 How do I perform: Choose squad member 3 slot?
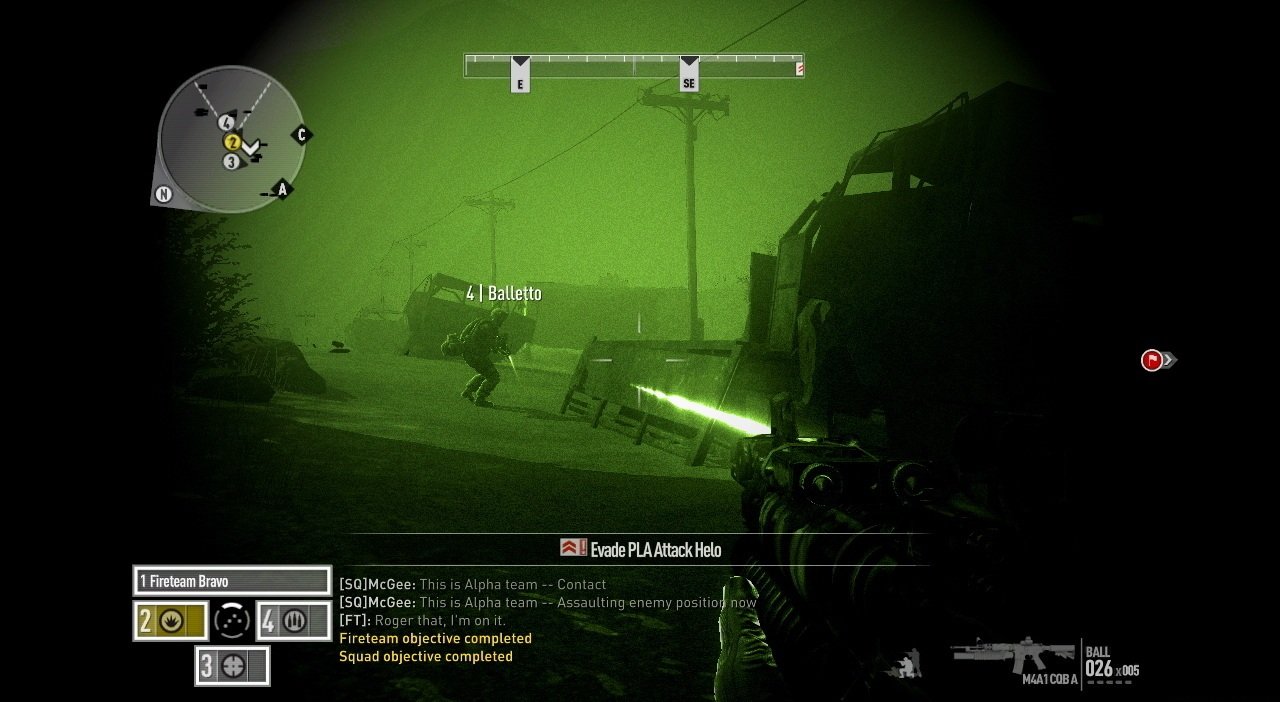pos(232,666)
